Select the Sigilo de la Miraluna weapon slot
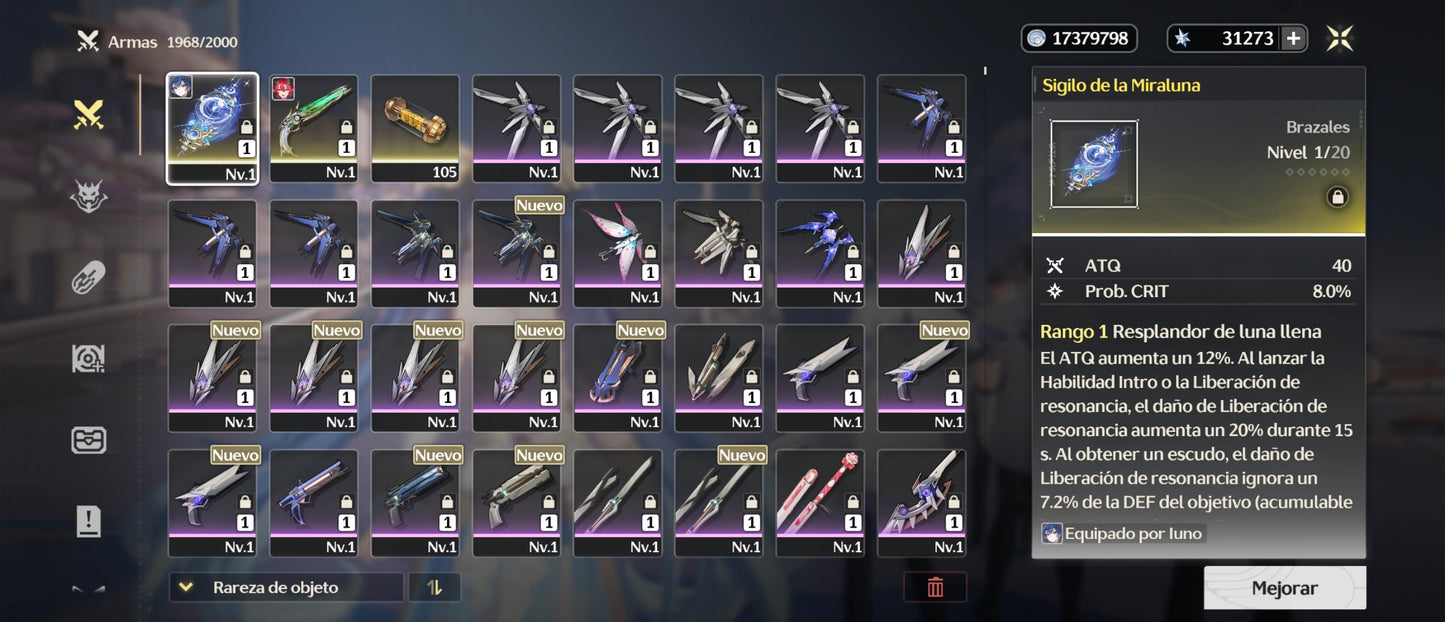The width and height of the screenshot is (1445, 622). (x=212, y=128)
